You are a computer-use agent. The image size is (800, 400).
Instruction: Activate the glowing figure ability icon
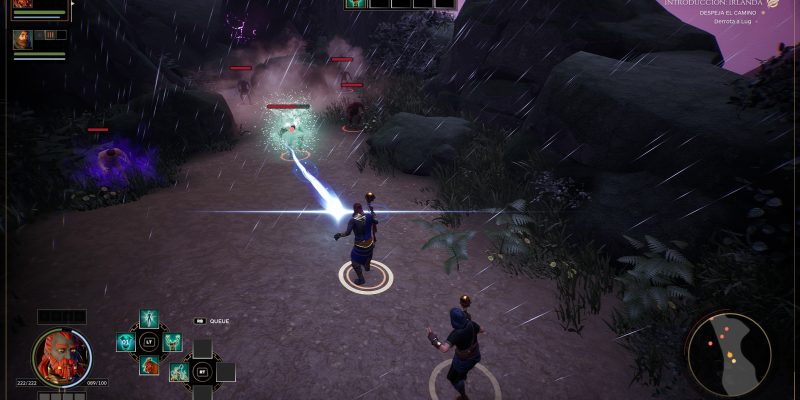[x=149, y=319]
